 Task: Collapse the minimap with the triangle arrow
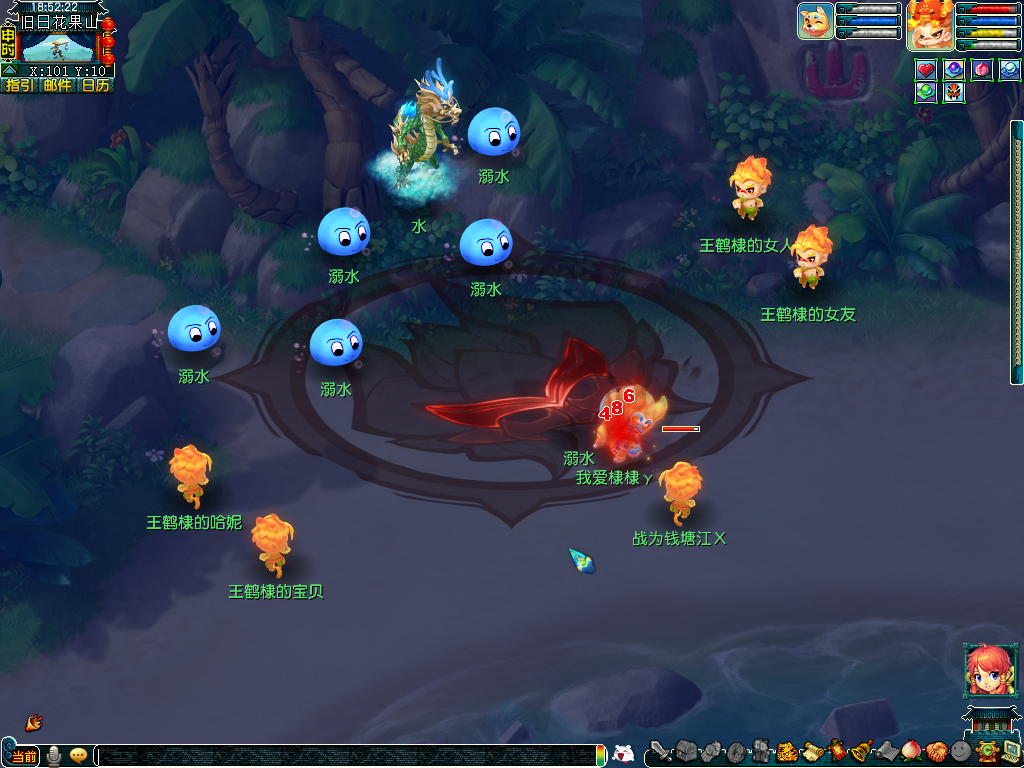[x=9, y=71]
